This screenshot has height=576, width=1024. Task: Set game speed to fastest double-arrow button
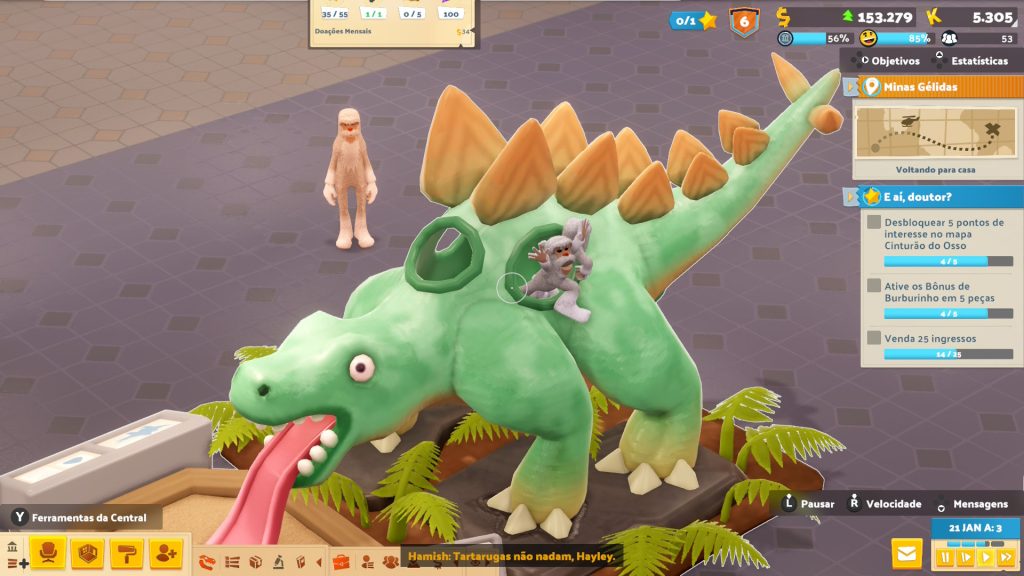[1006, 557]
